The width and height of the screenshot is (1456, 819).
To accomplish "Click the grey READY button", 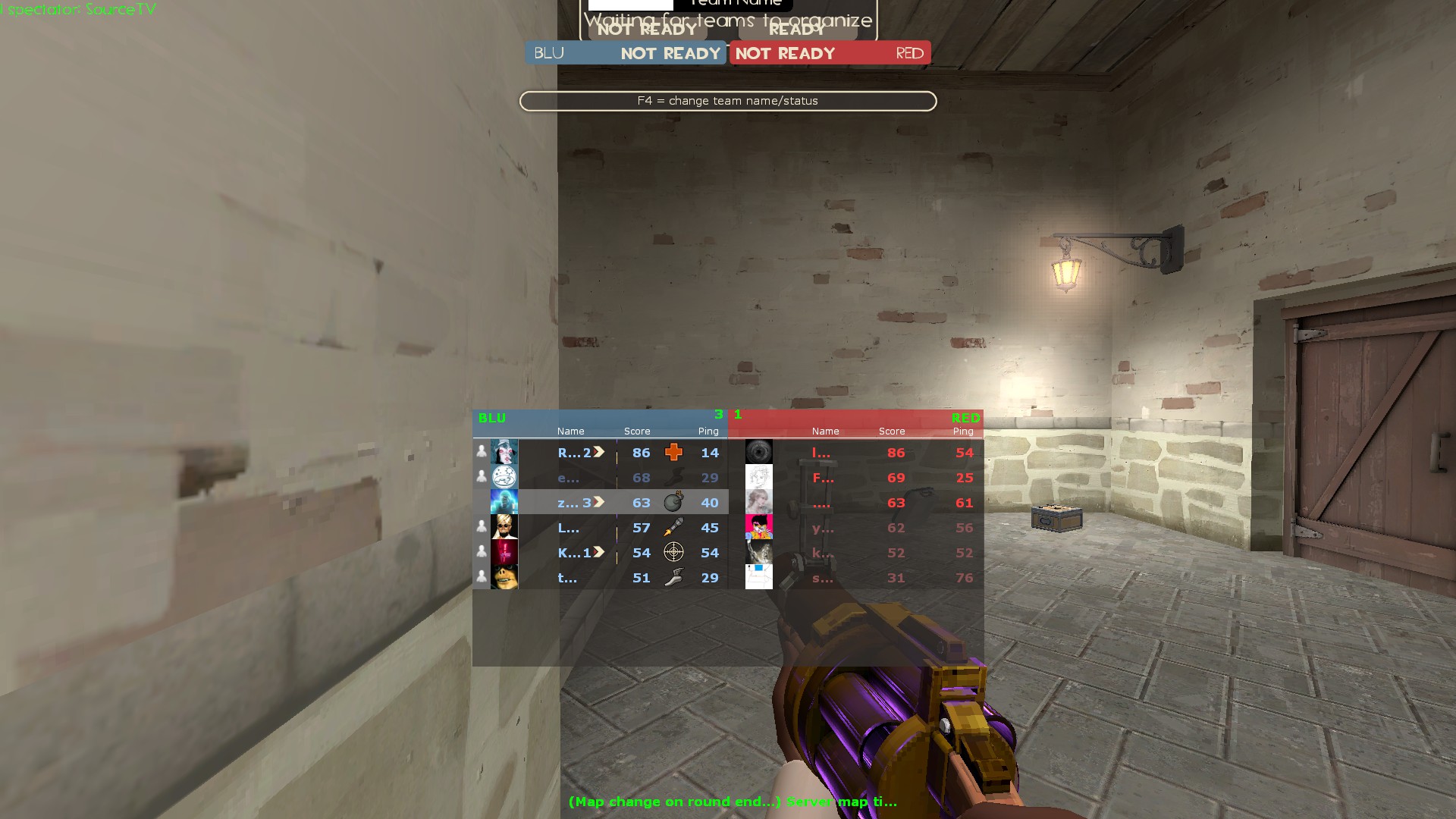I will coord(797,30).
